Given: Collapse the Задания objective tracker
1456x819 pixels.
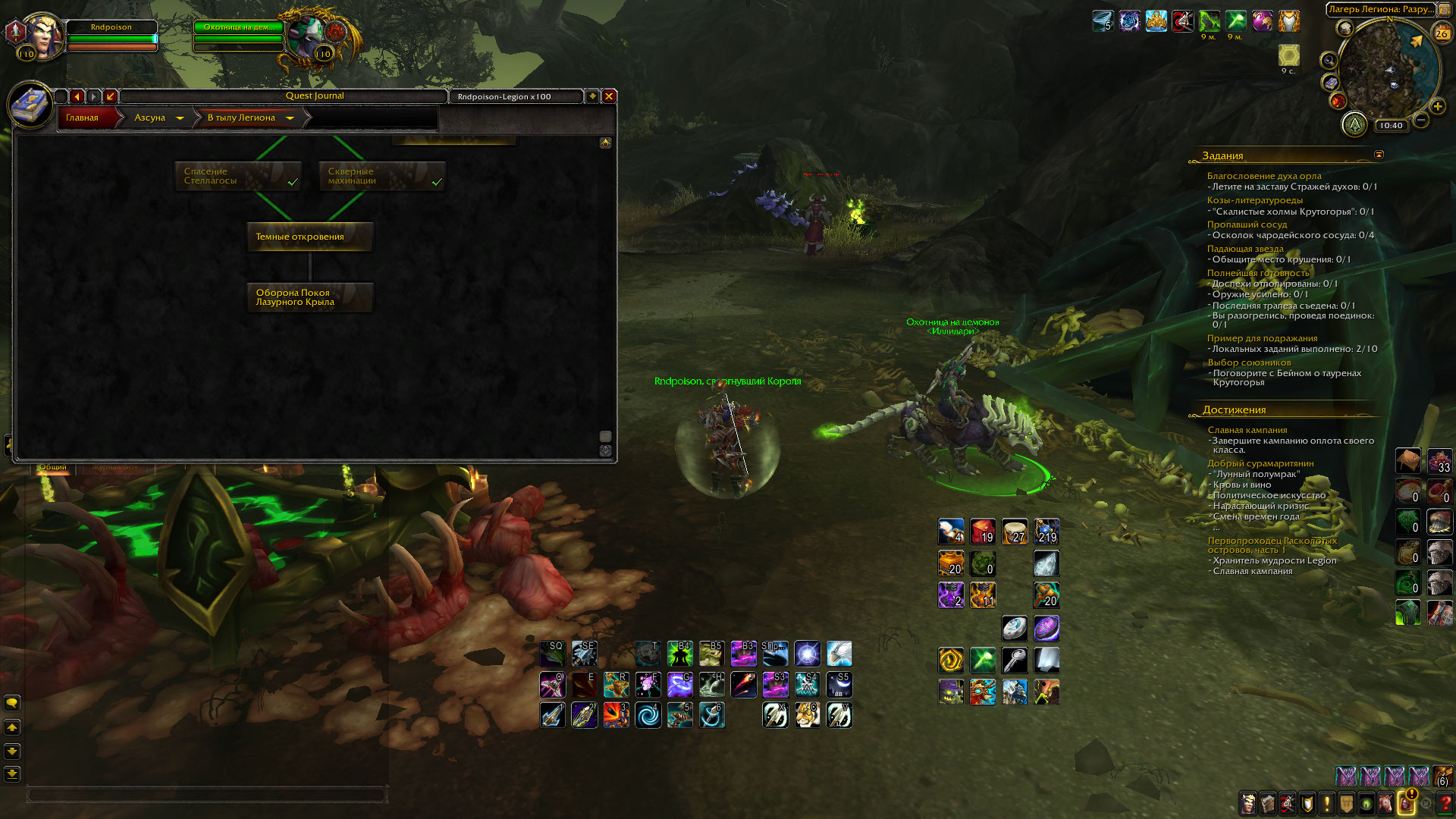Looking at the screenshot, I should point(1379,155).
